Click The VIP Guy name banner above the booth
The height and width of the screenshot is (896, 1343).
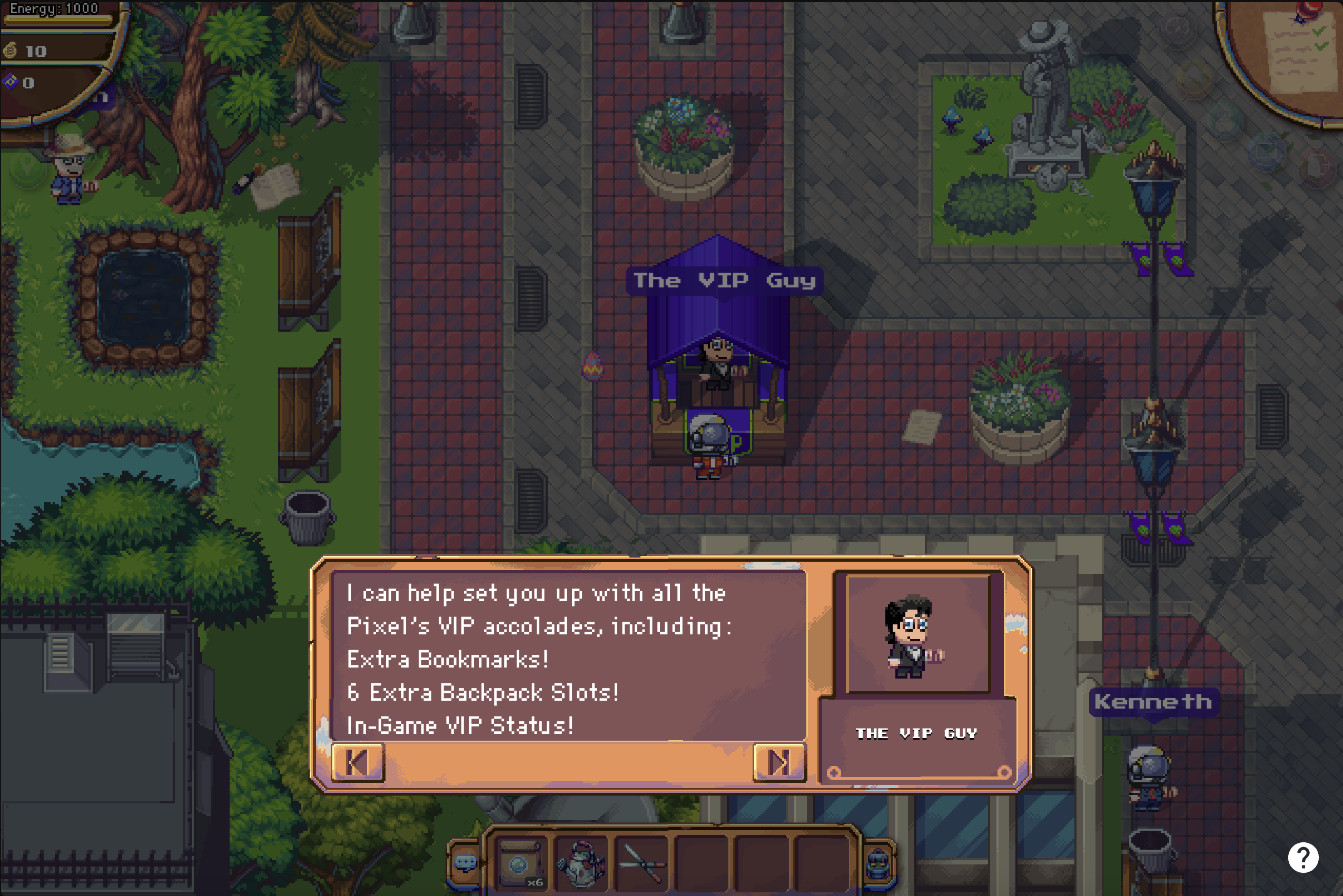click(x=725, y=280)
